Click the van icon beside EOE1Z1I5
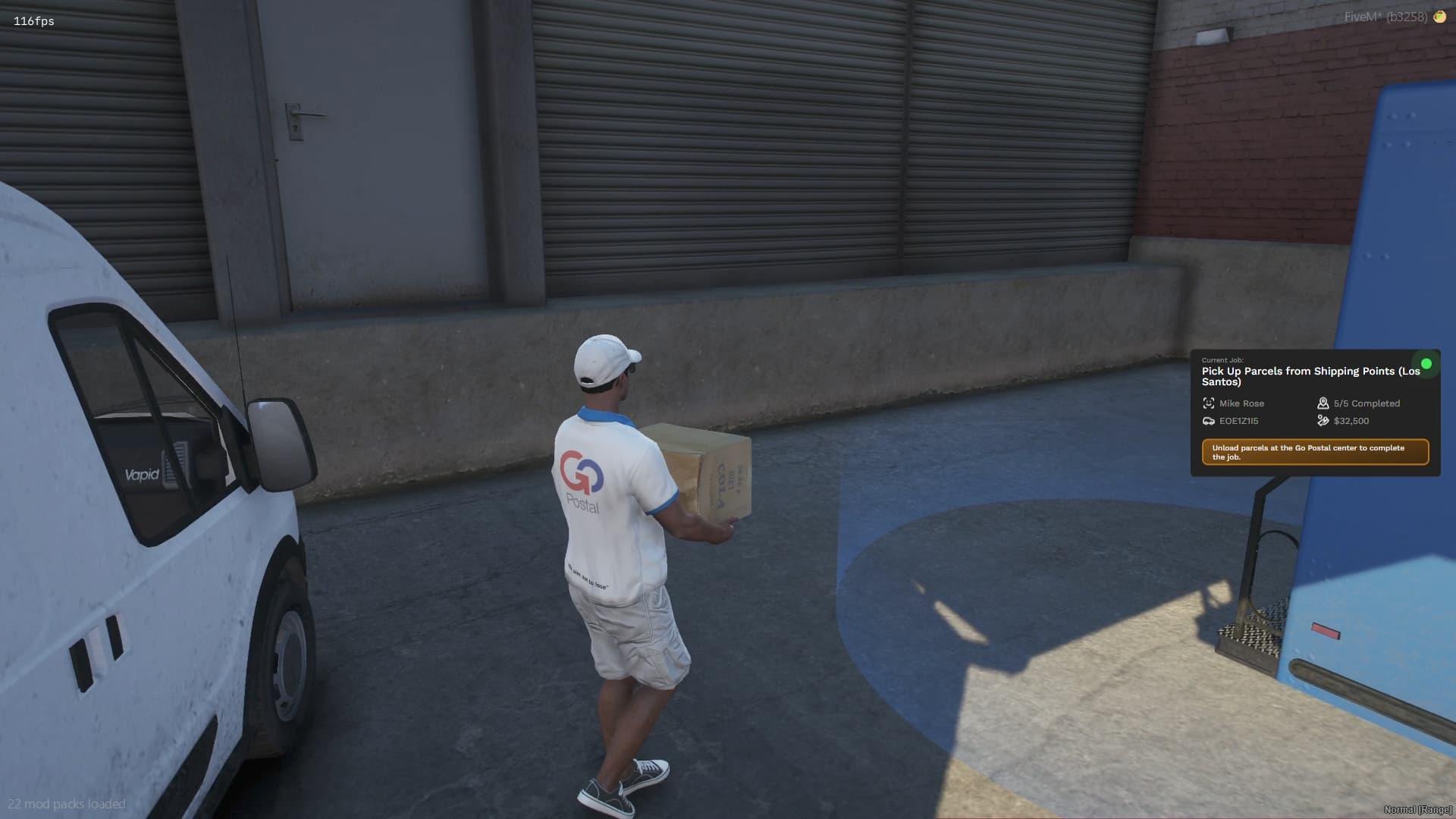 click(1210, 421)
